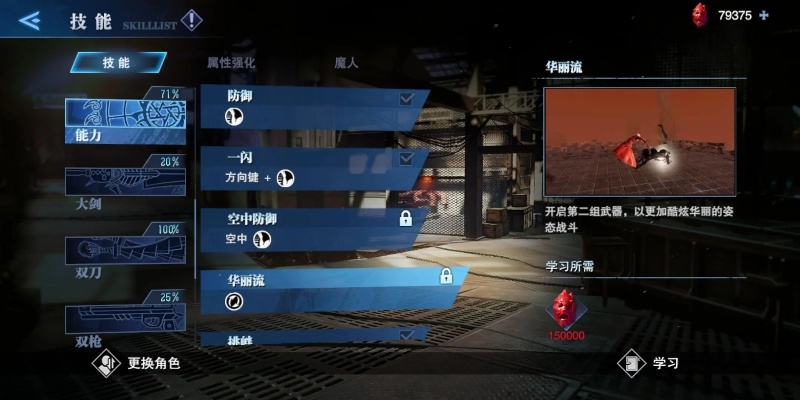Select the locked 华丽流 skill row
Image resolution: width=800 pixels, height=400 pixels.
click(x=330, y=288)
